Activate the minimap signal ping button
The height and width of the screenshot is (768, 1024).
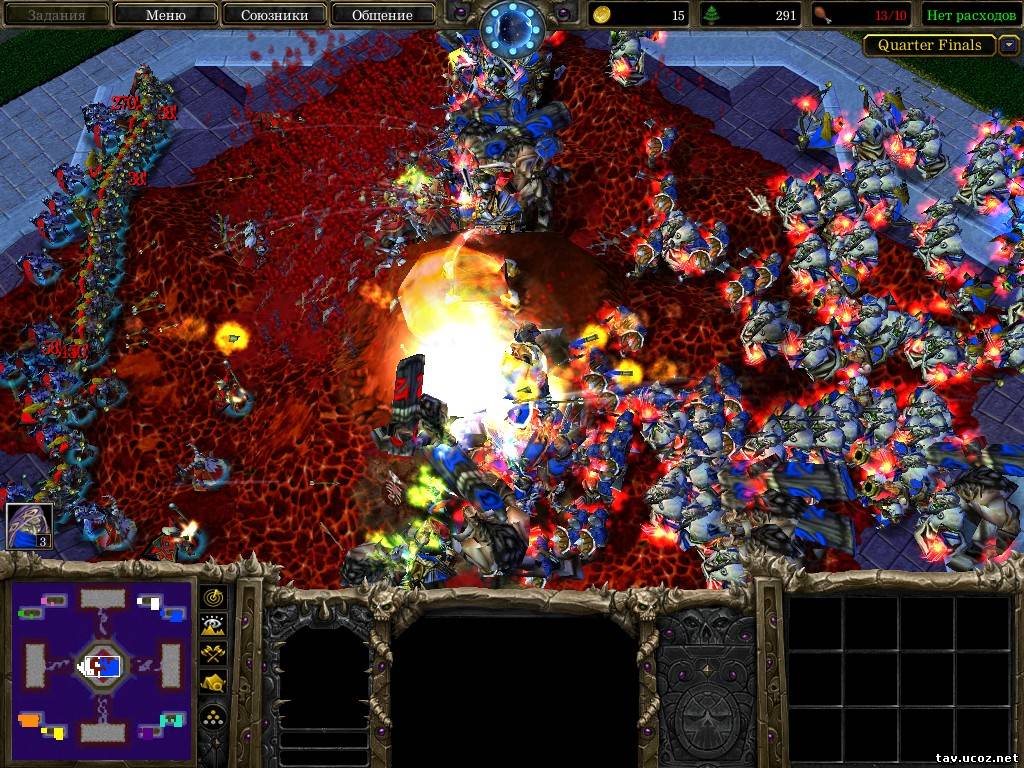pyautogui.click(x=214, y=597)
